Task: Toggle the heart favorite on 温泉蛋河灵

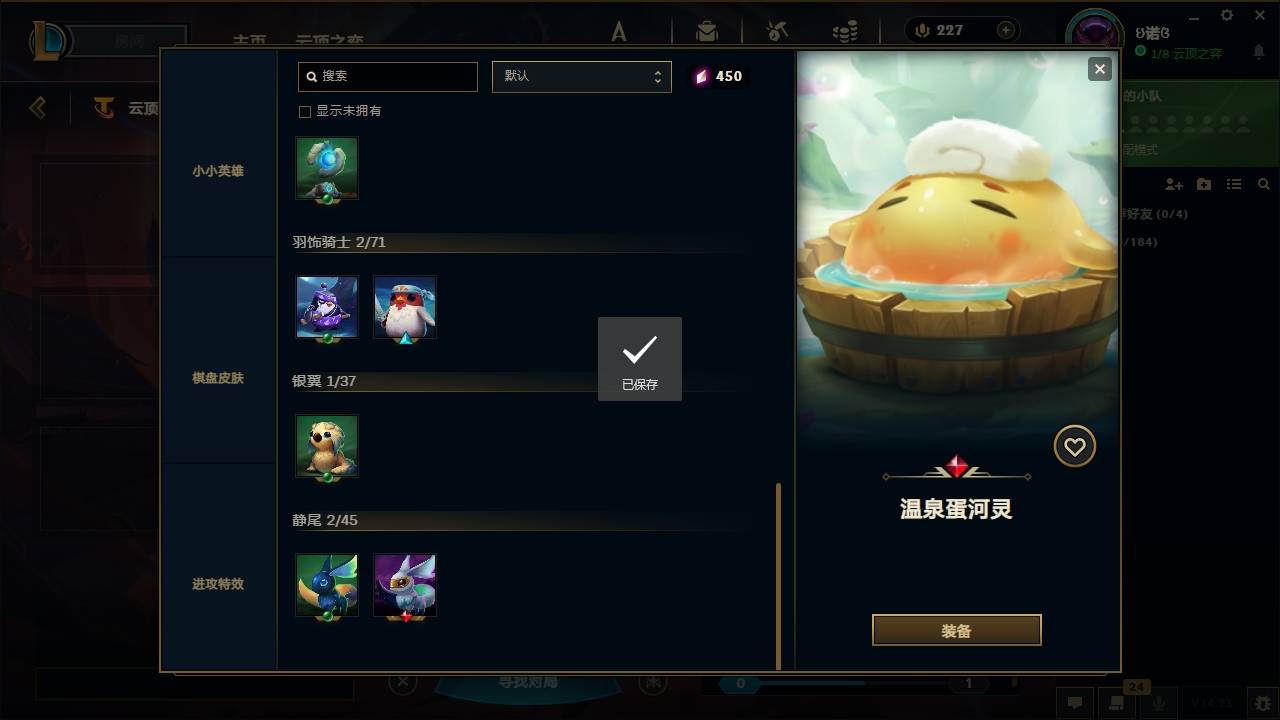Action: [1074, 446]
